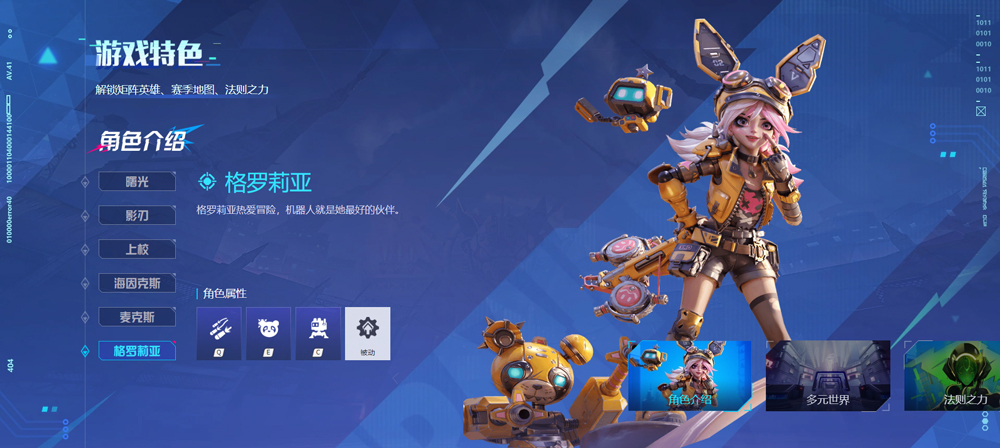Image resolution: width=1000 pixels, height=448 pixels.
Task: Click the envelope icon on the right edge
Action: coord(981,111)
